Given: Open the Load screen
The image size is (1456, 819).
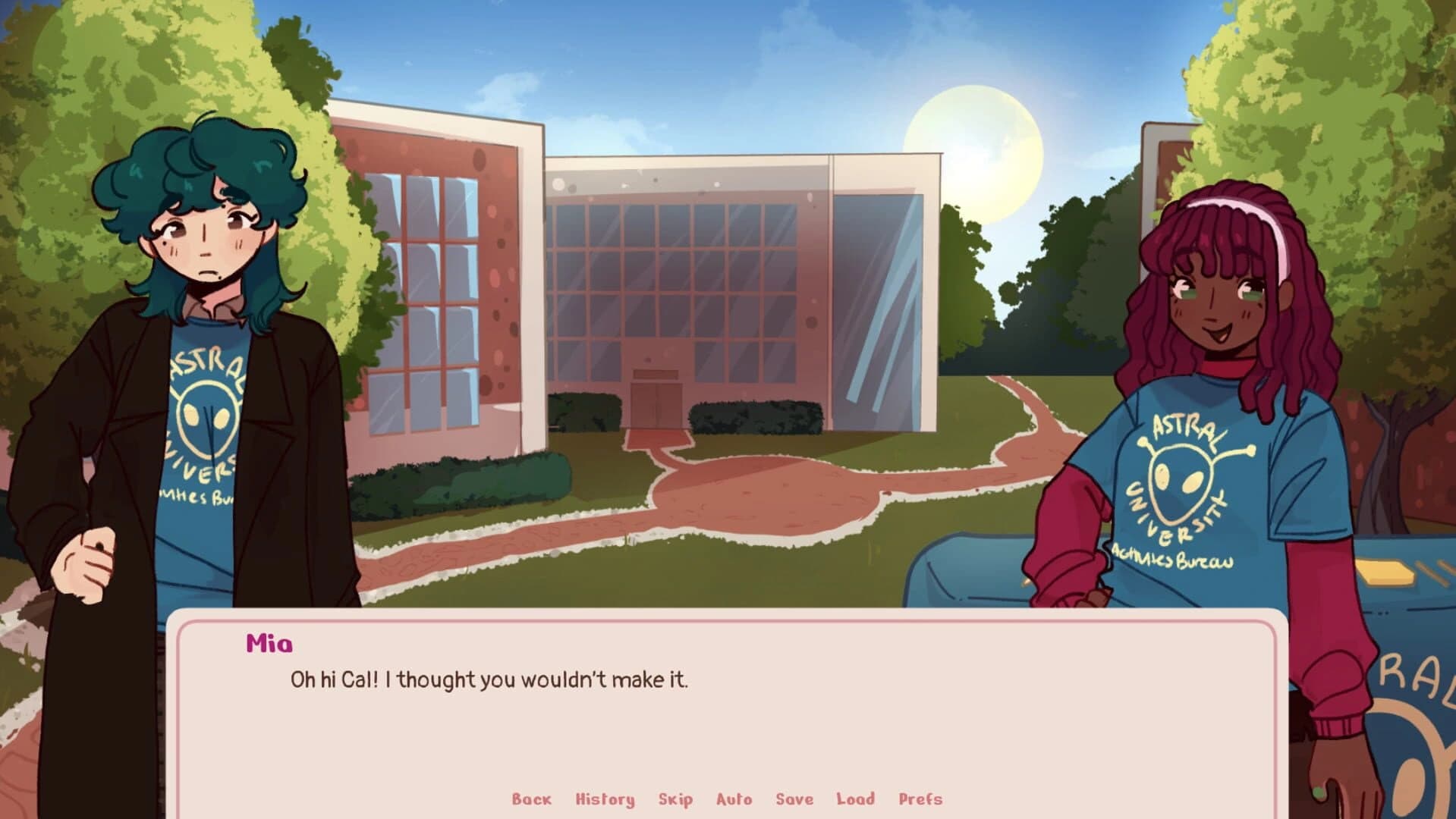Looking at the screenshot, I should click(x=854, y=799).
